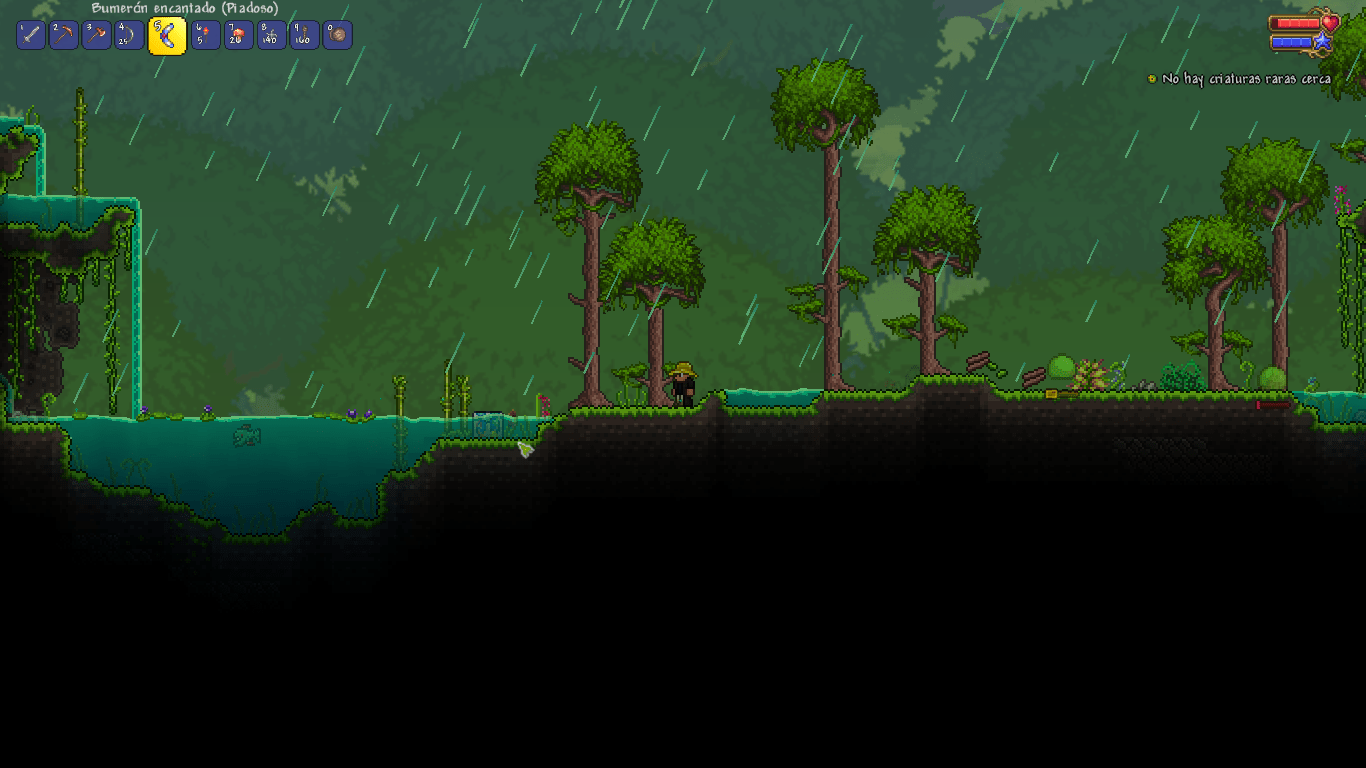Select the arrows in hotbar slot 8

pyautogui.click(x=271, y=34)
